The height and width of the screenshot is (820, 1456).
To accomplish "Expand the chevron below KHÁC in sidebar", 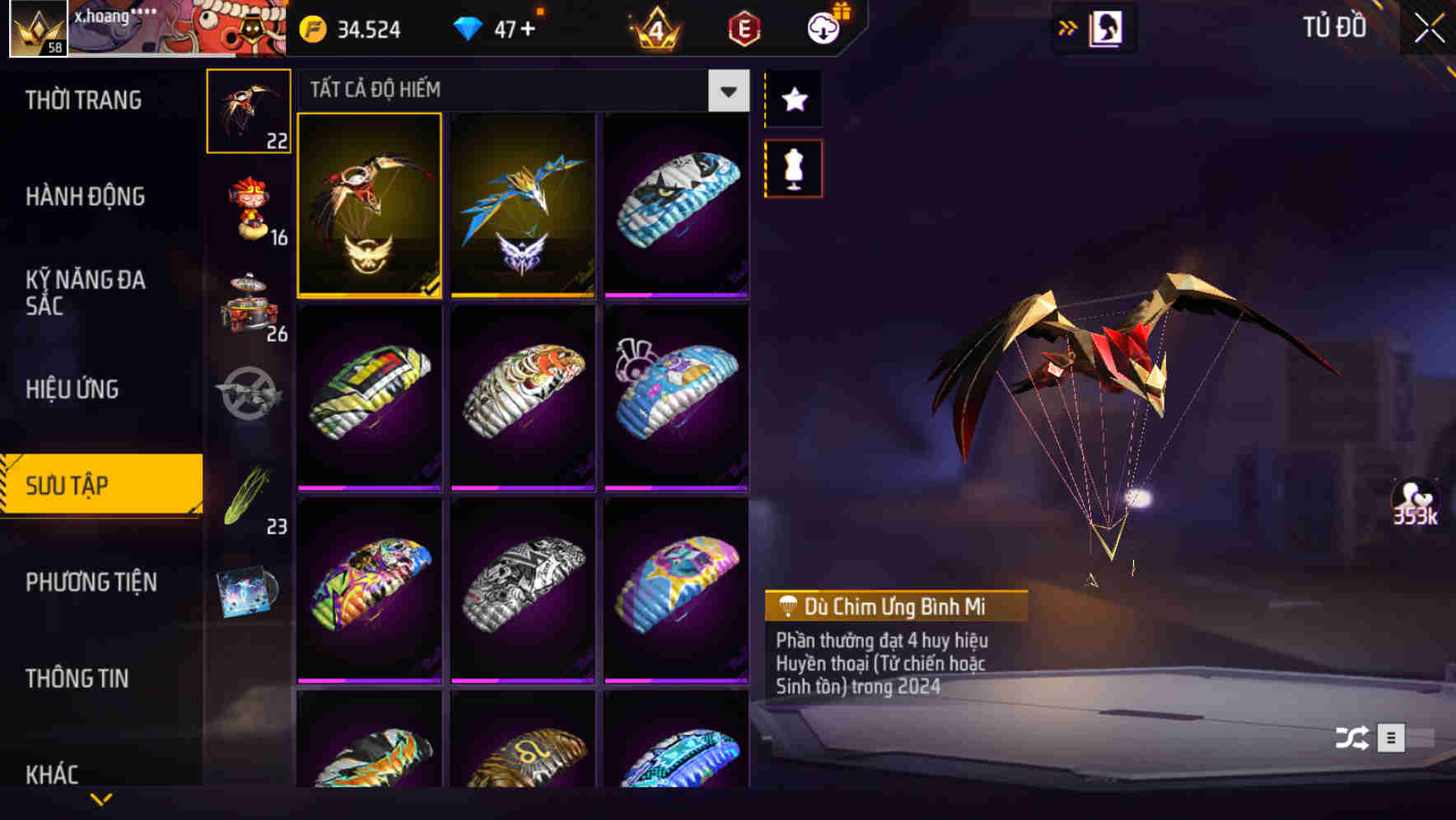I will click(x=101, y=799).
